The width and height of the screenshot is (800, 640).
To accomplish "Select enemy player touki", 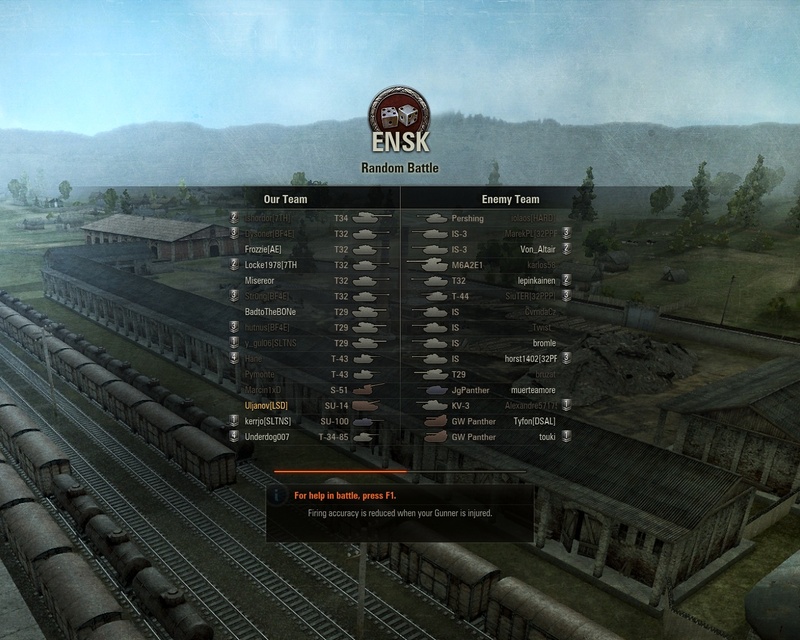I will (x=546, y=437).
